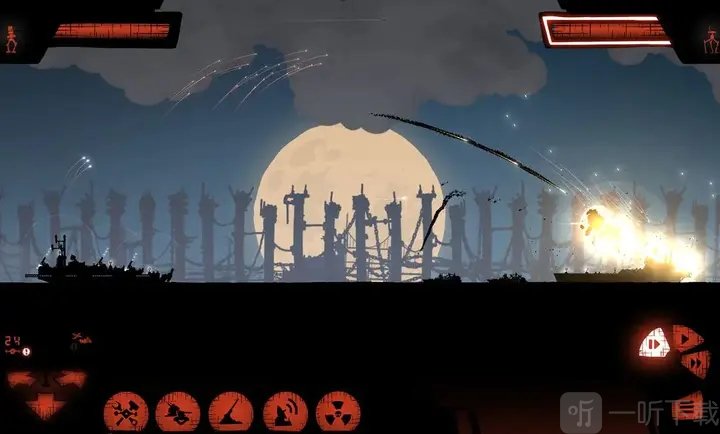Activate the radar signal icon
This screenshot has width=720, height=434.
point(284,411)
